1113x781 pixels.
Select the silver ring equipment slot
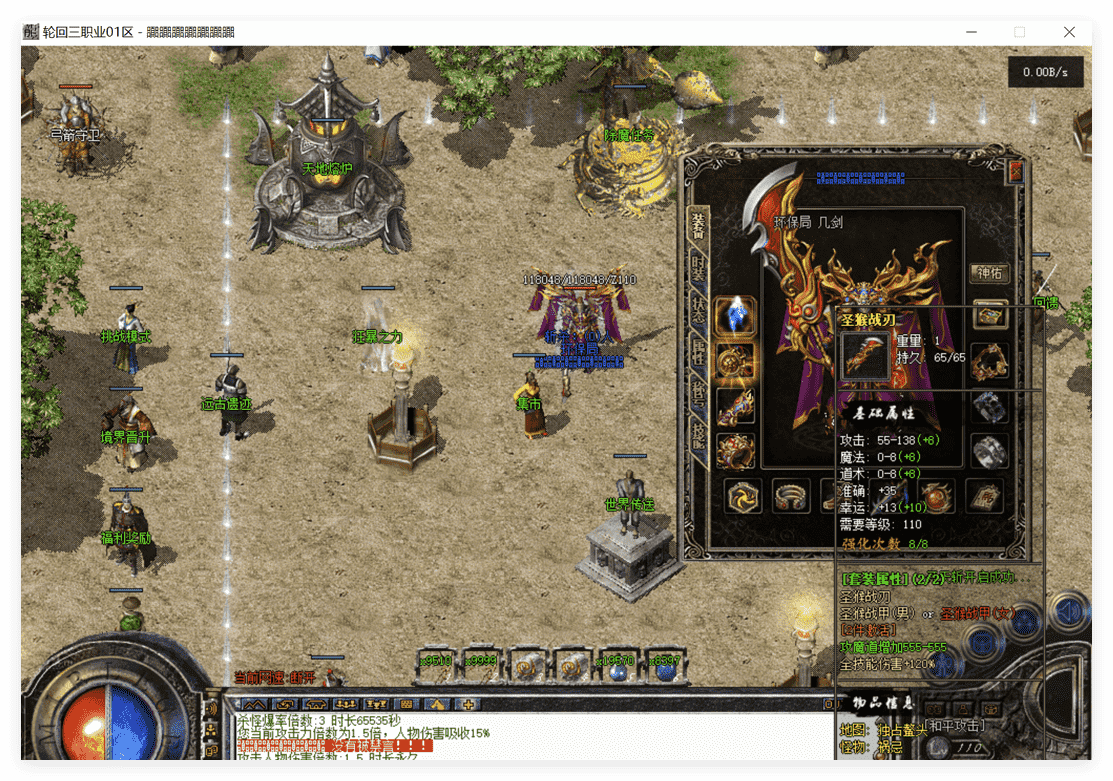(x=990, y=451)
